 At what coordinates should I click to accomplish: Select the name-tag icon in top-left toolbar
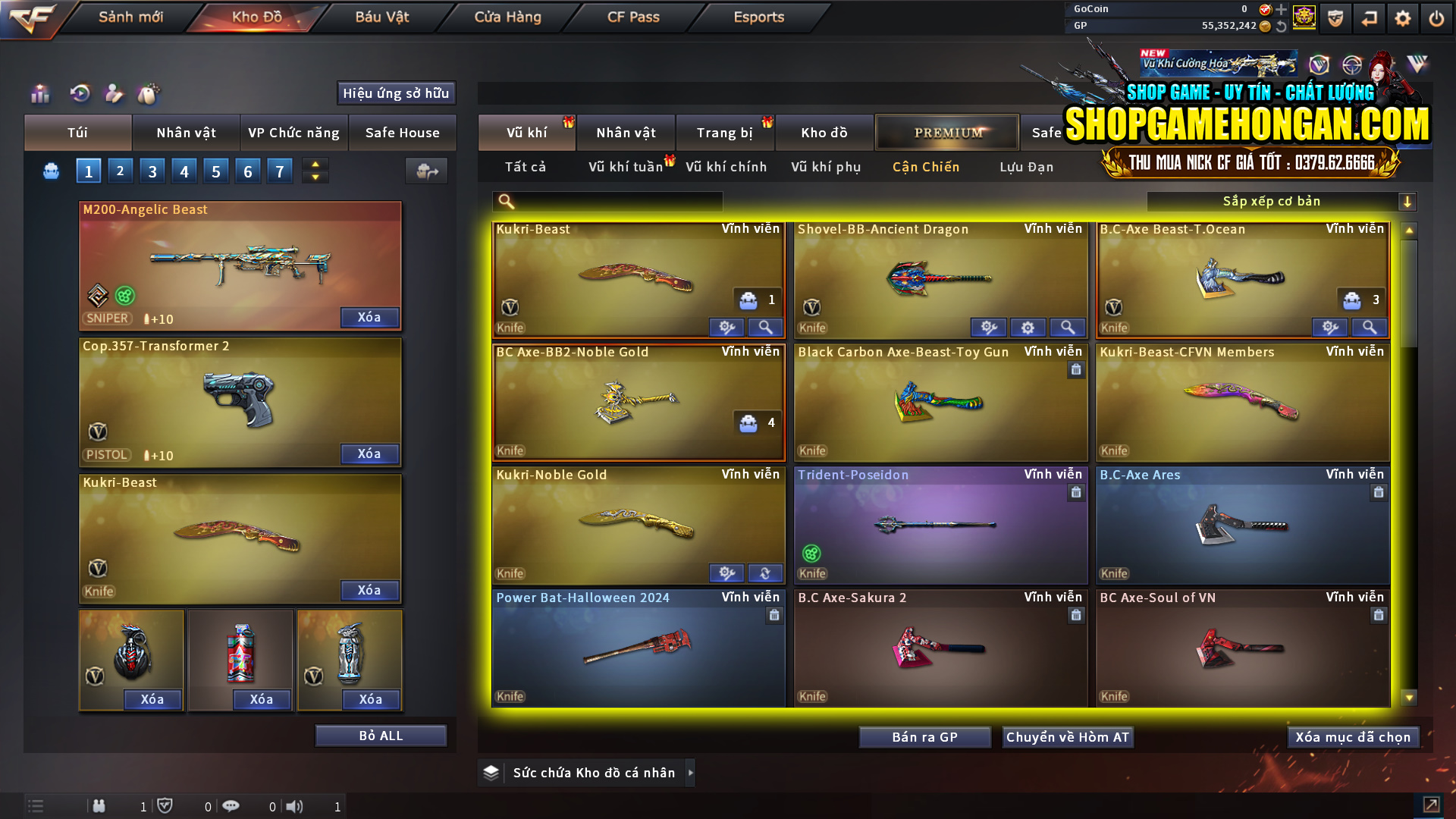(x=114, y=94)
